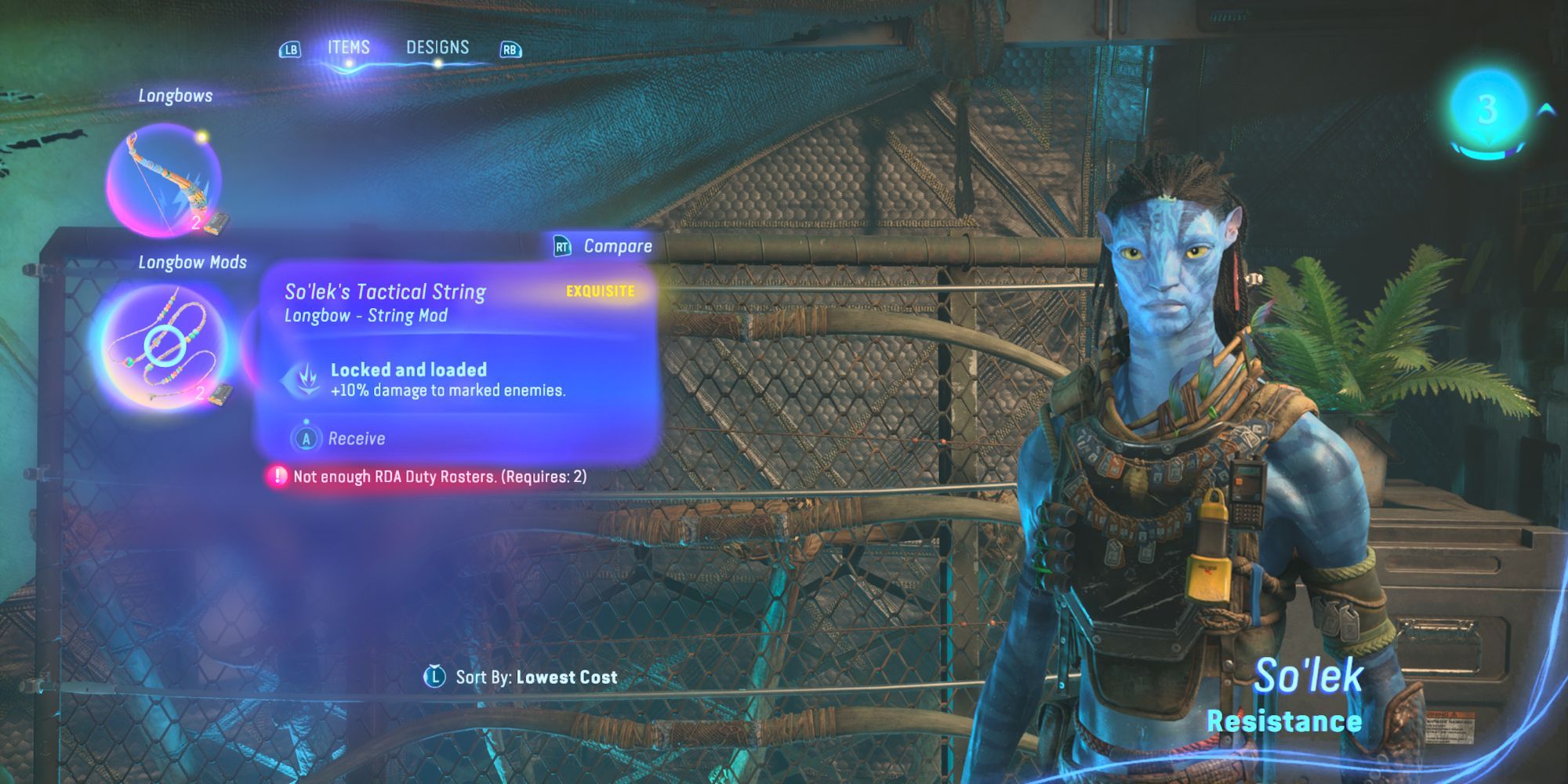Click the A button Receive icon
Screen dimensions: 1568x784
point(307,438)
